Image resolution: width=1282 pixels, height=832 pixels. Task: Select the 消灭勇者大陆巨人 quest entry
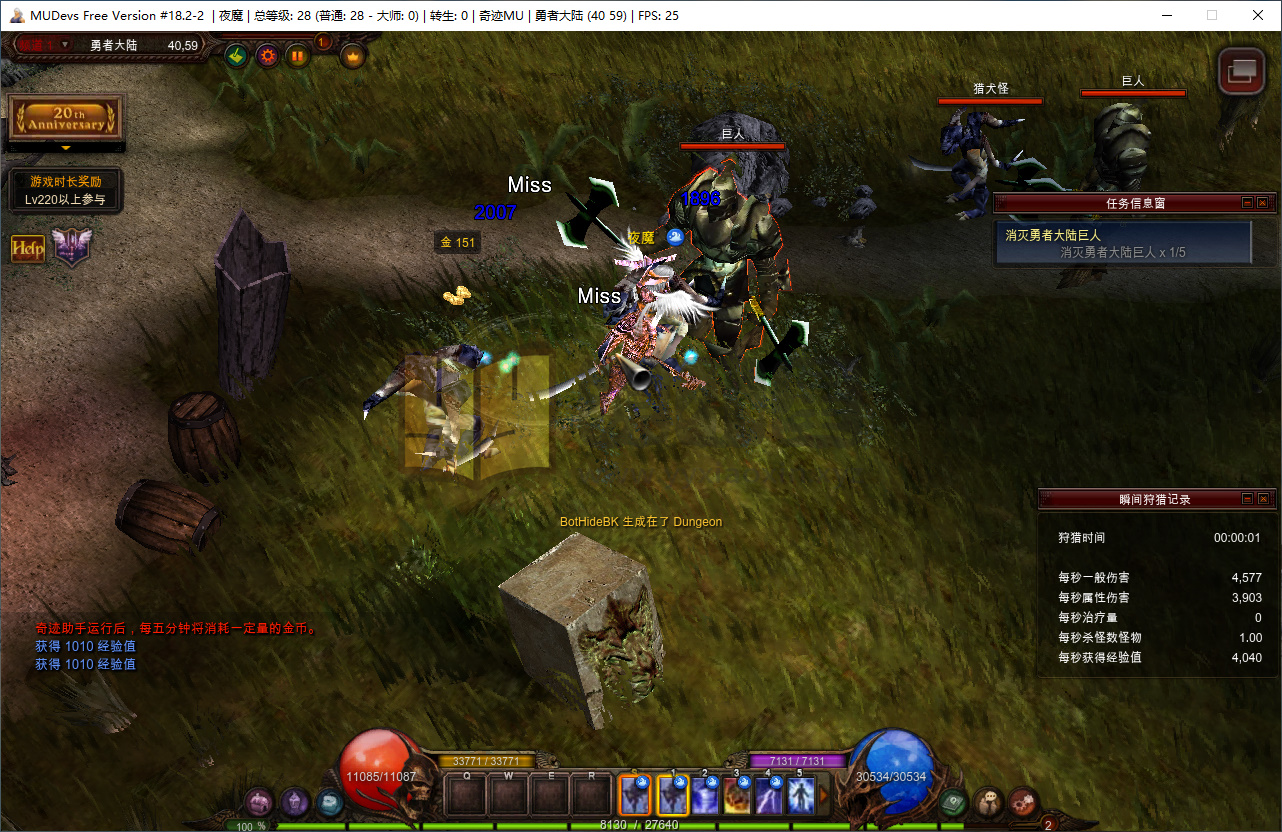pyautogui.click(x=1123, y=243)
